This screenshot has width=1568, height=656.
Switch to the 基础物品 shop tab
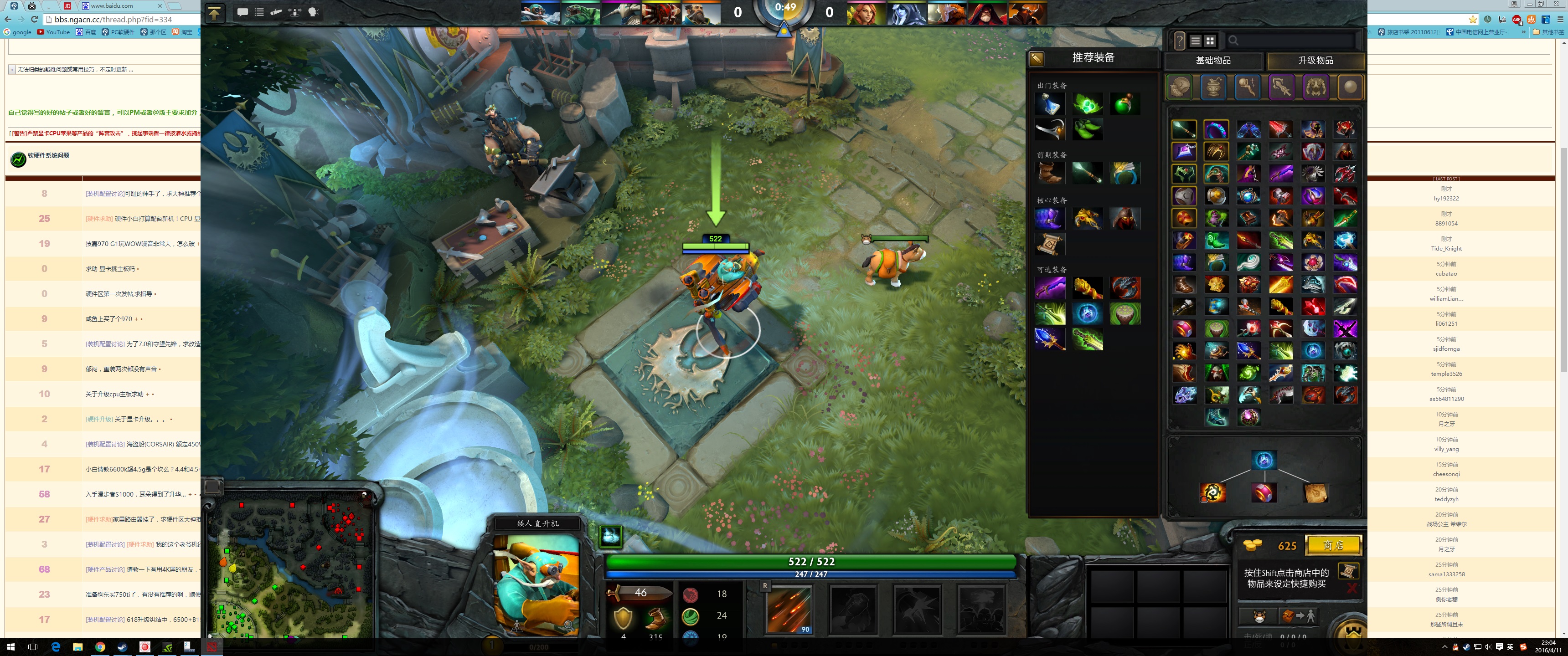click(1214, 61)
